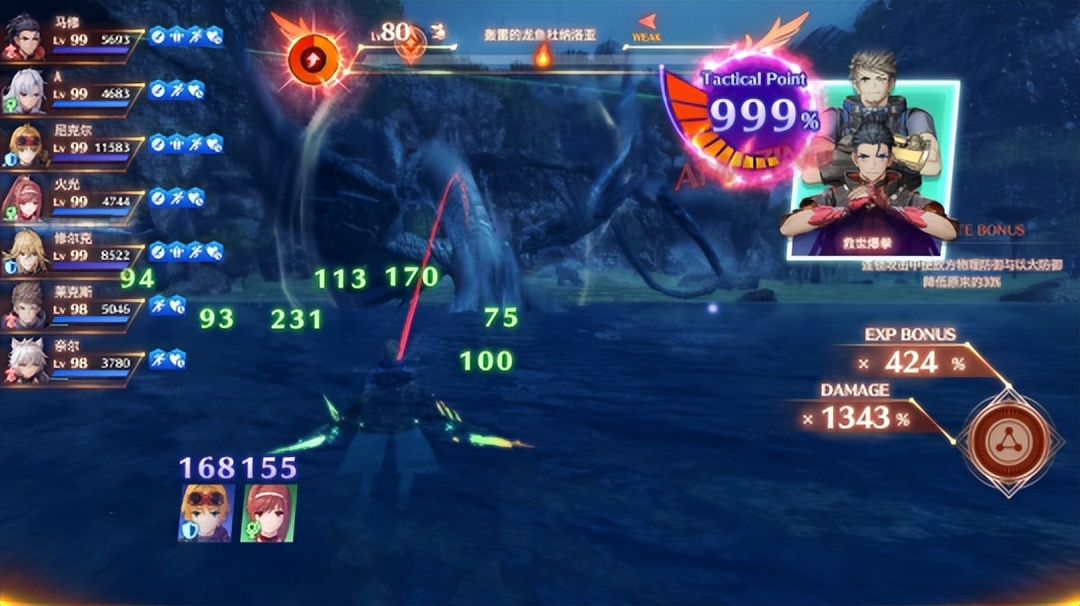Activate the round chain attack emblem
The image size is (1080, 606).
click(x=1007, y=441)
